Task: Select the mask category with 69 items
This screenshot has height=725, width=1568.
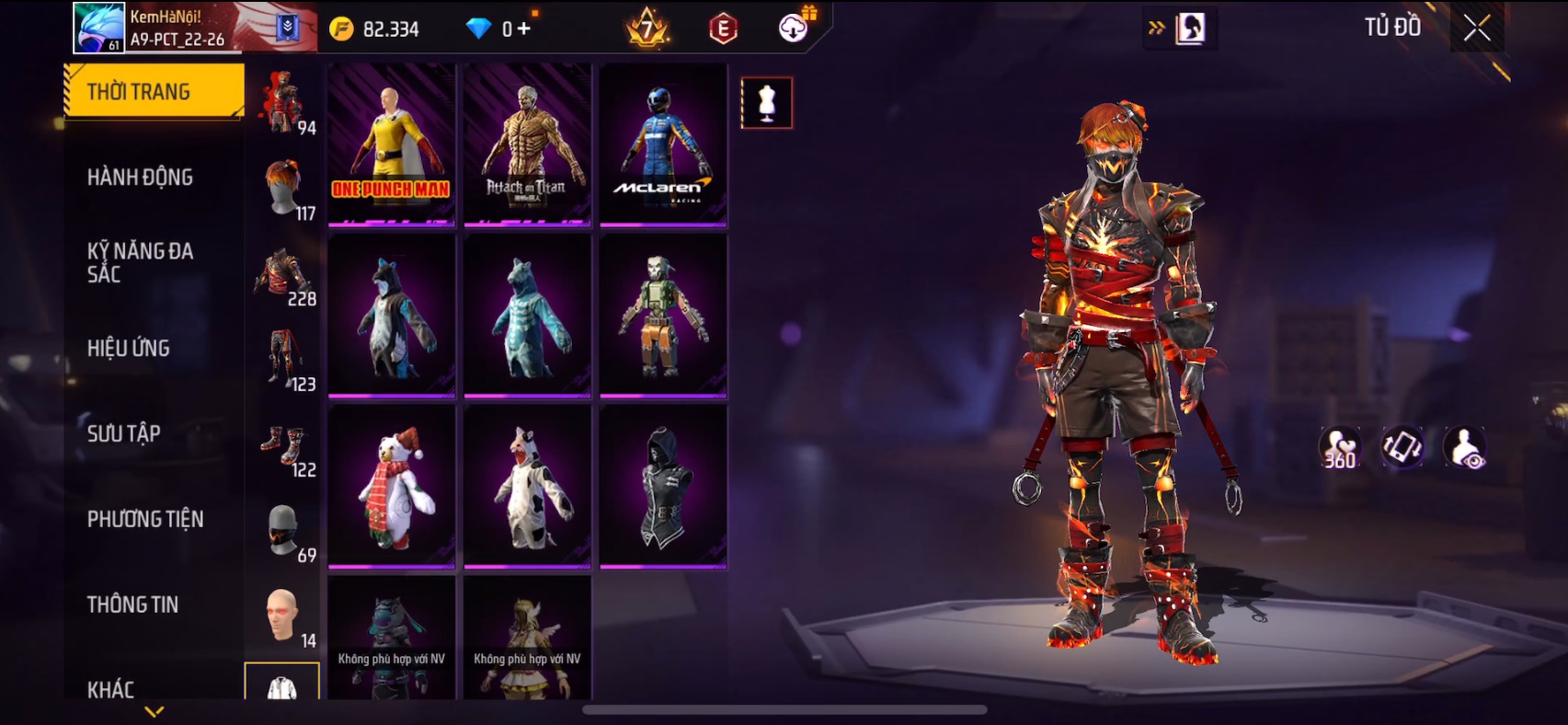Action: [285, 532]
